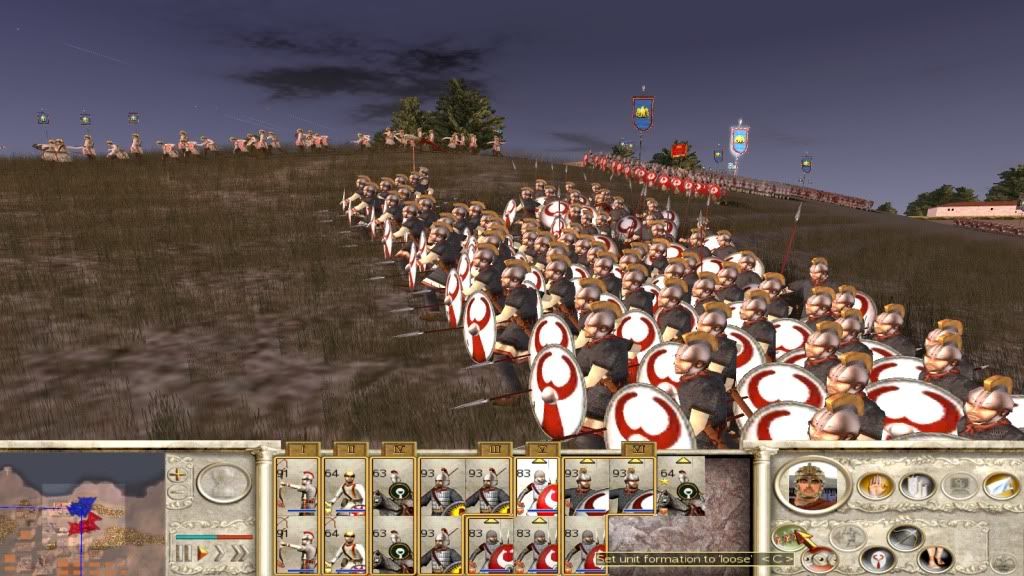1024x576 pixels.
Task: Zoom in the minimap with the plus button
Action: tap(178, 473)
